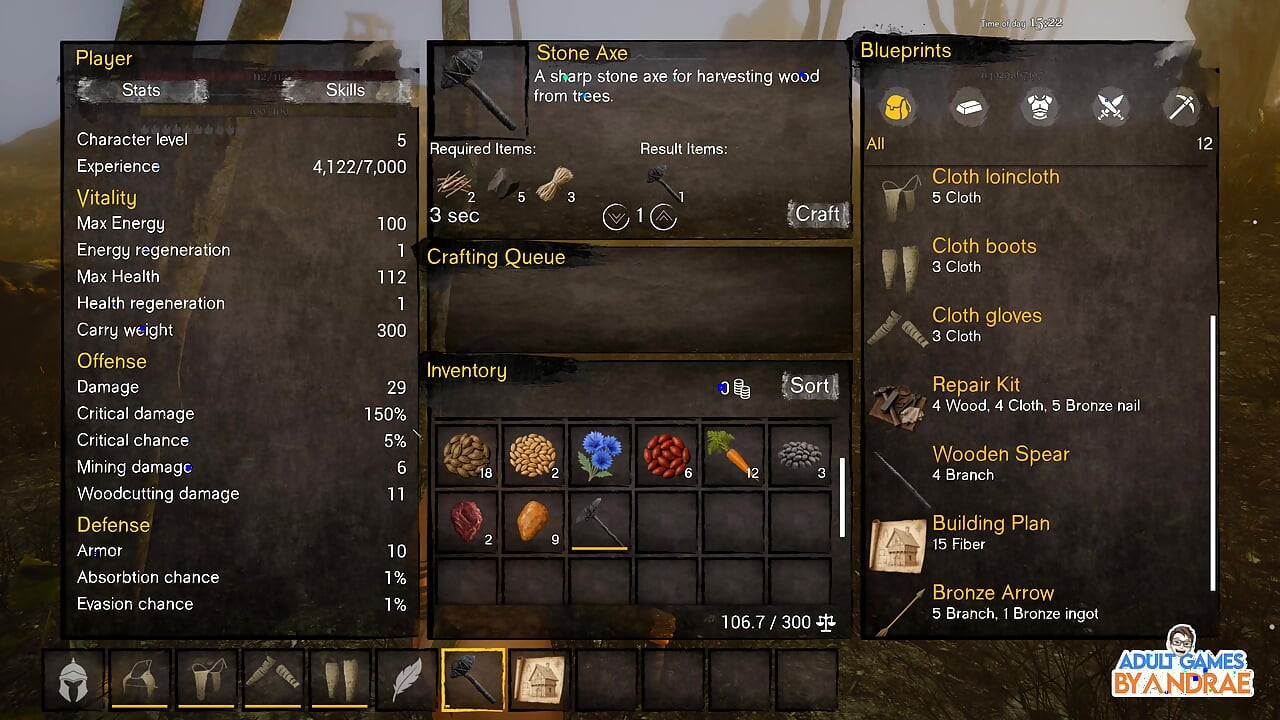This screenshot has height=720, width=1280.
Task: Choose the Cloth boots blueprint
Action: pyautogui.click(x=983, y=256)
